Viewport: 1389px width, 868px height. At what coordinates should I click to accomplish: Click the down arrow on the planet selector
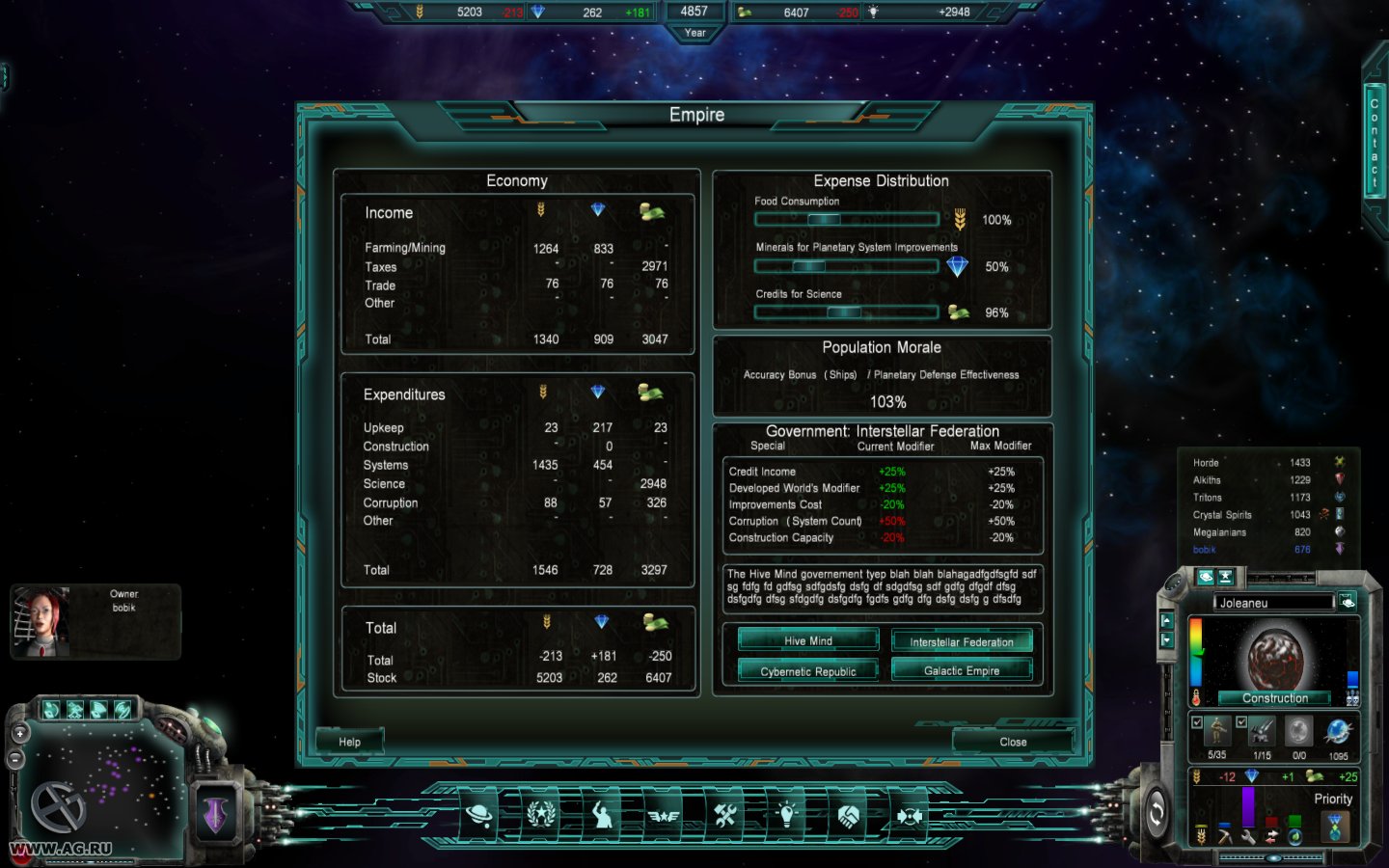pyautogui.click(x=1167, y=639)
